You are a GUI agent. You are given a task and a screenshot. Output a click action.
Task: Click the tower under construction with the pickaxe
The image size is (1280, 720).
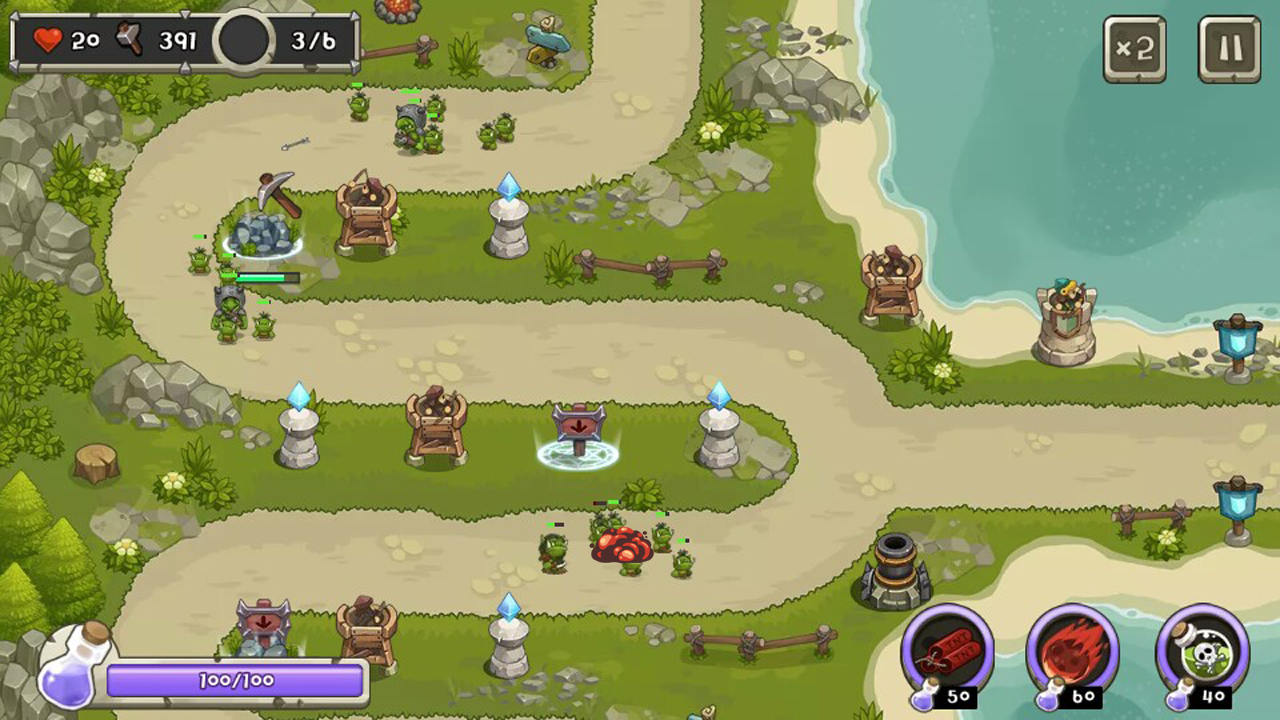click(x=260, y=230)
